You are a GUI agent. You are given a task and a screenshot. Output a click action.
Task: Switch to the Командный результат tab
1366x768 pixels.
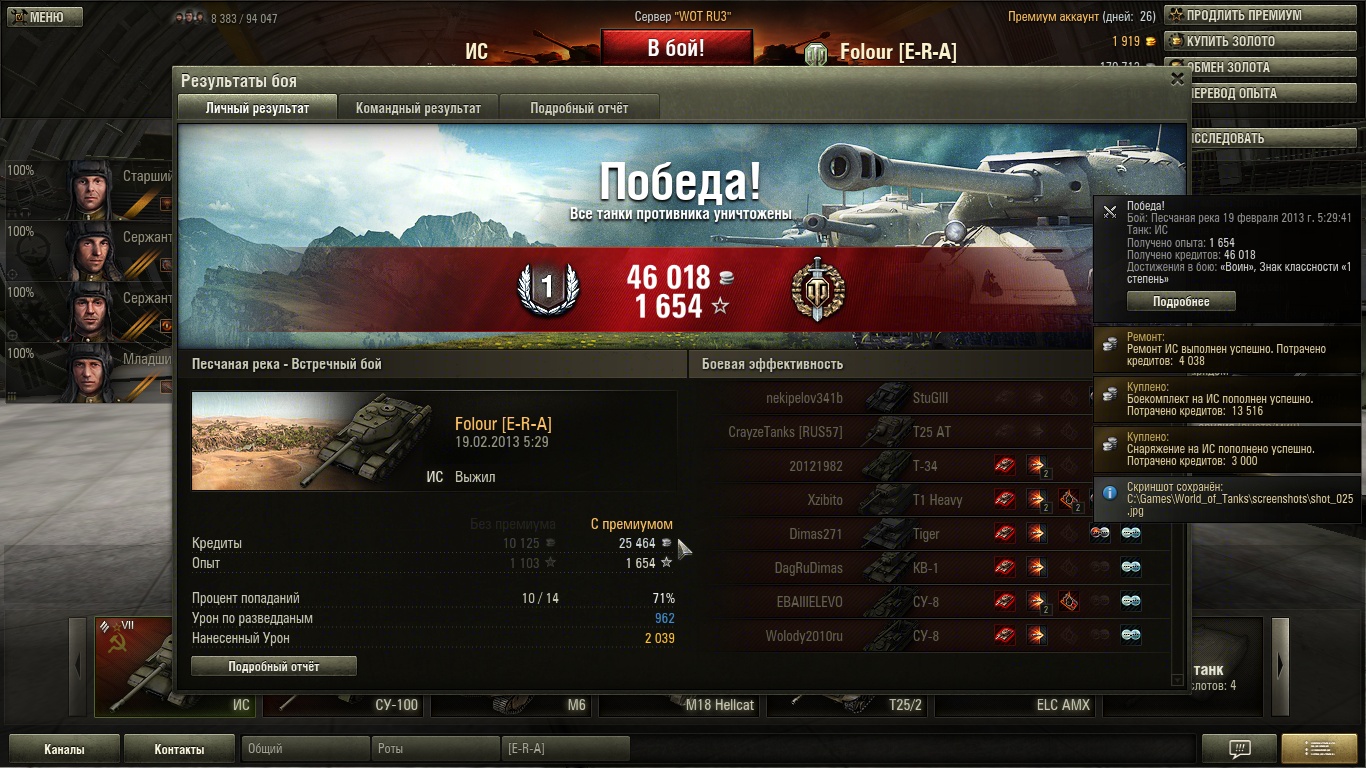(418, 108)
